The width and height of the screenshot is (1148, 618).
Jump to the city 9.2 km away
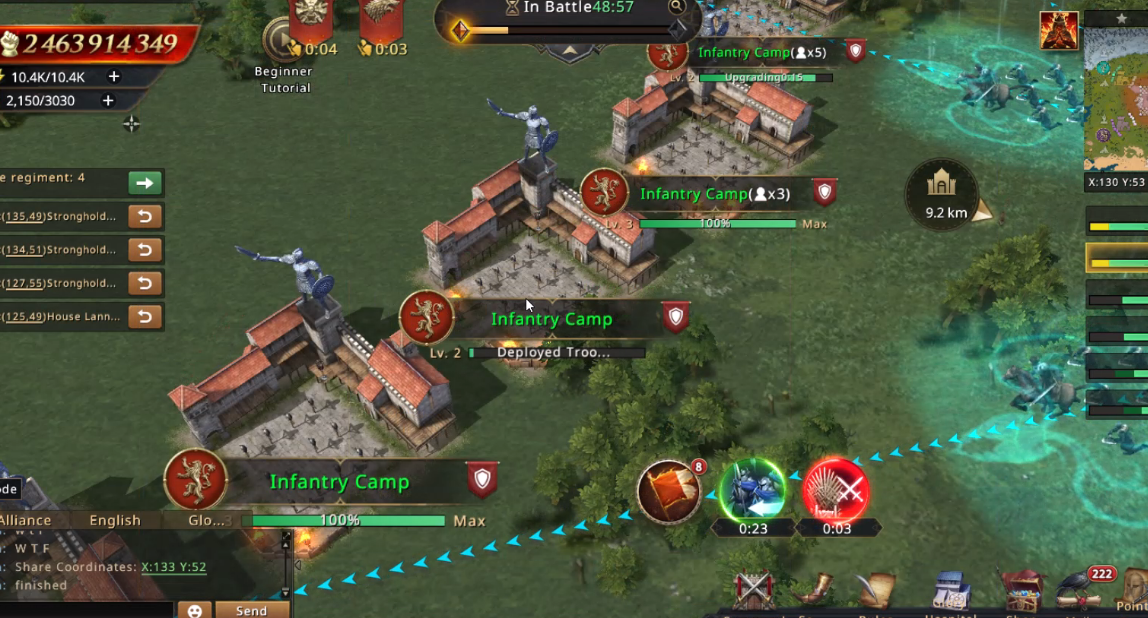point(943,192)
